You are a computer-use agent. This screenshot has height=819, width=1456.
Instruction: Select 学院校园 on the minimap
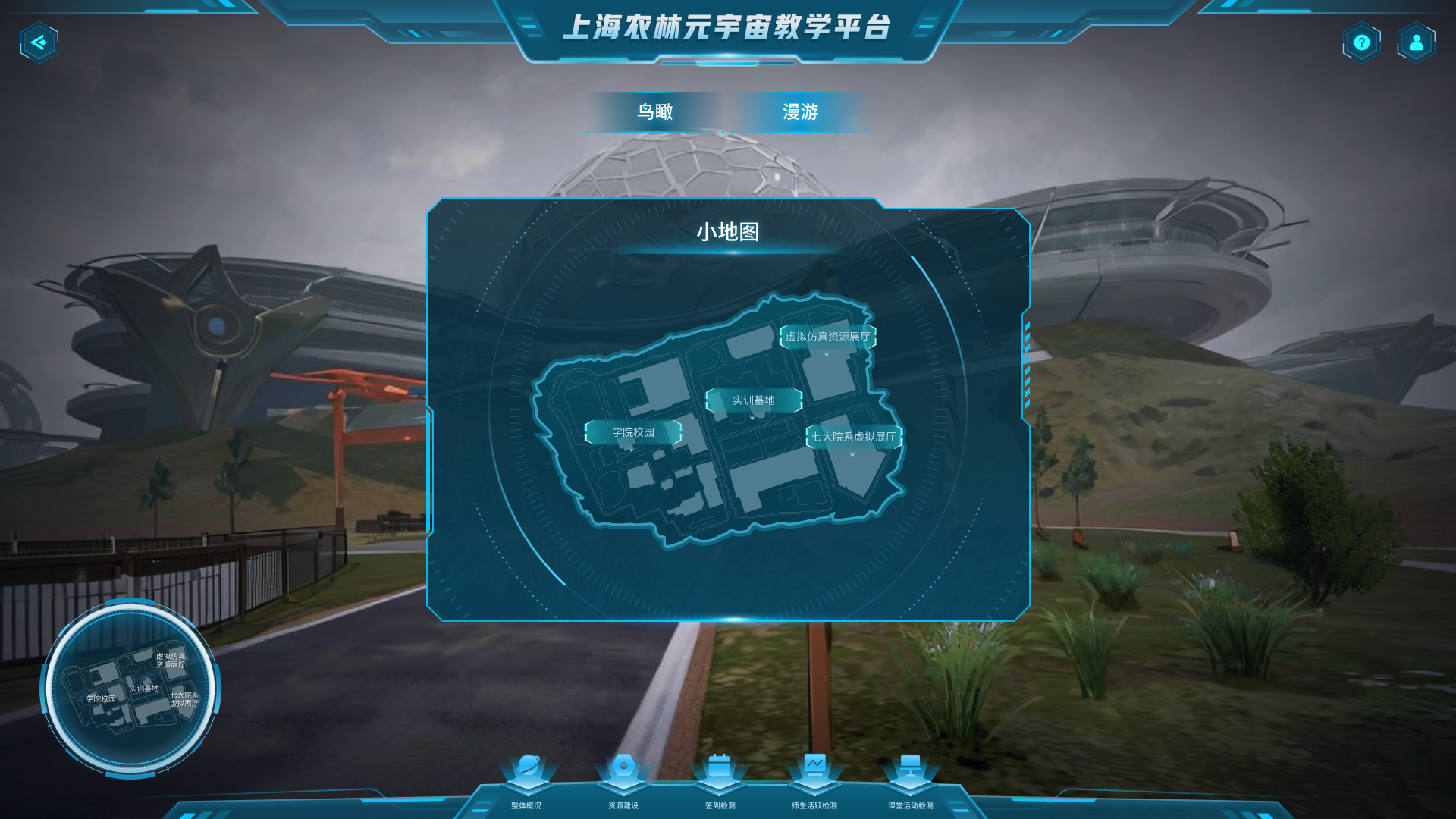point(634,431)
